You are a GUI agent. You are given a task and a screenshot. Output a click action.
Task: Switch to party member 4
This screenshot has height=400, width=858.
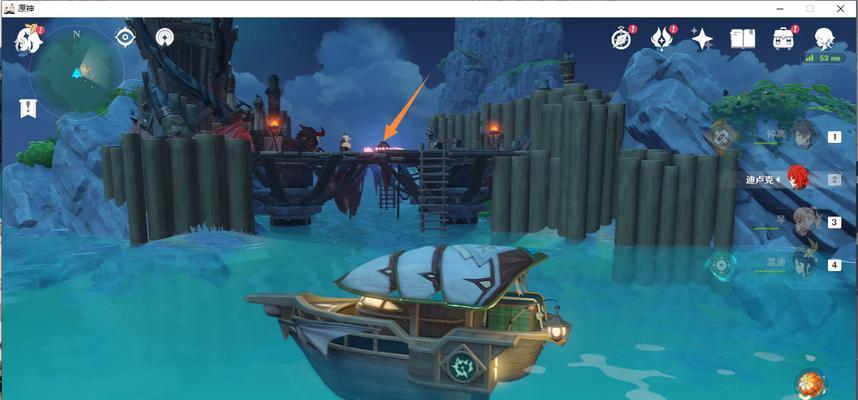[x=806, y=264]
